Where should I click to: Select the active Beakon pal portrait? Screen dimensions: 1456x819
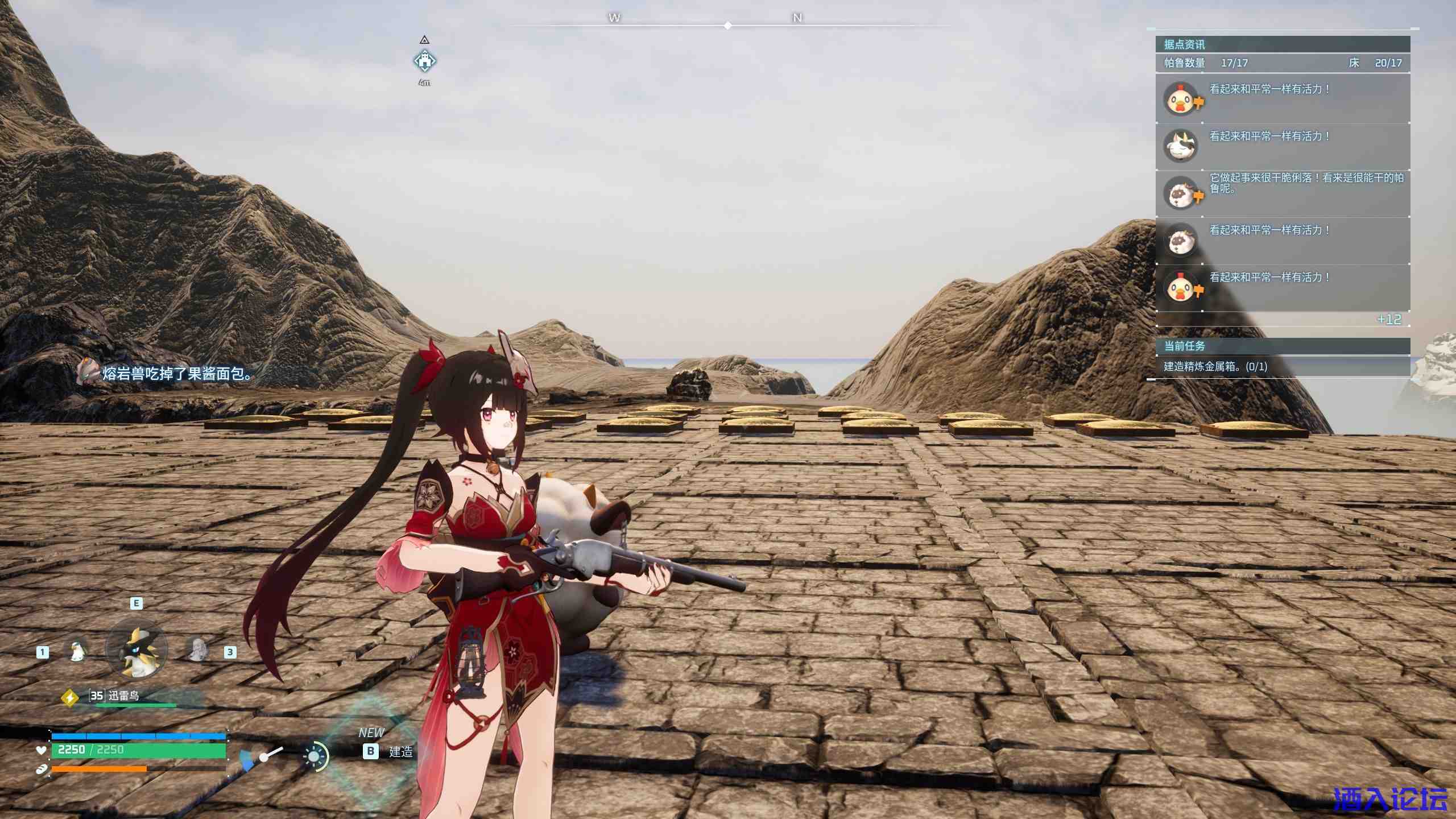[137, 651]
